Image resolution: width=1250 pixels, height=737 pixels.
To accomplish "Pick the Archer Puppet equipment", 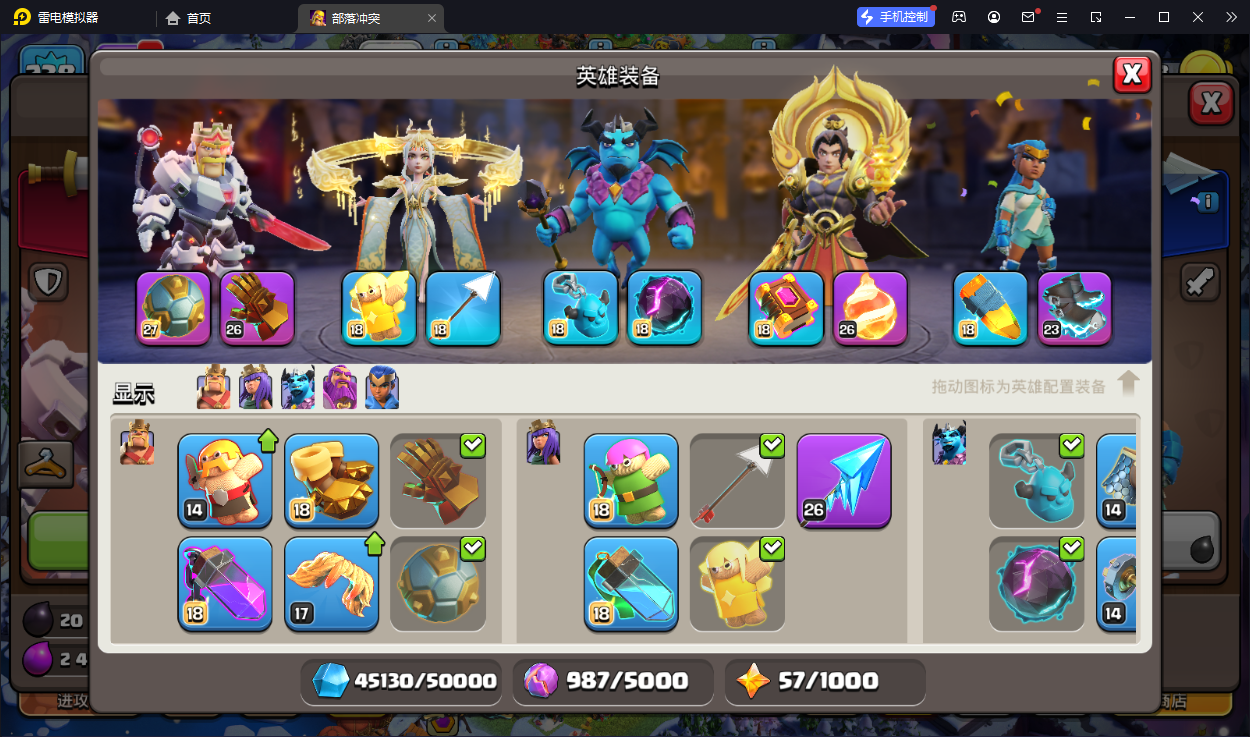I will coord(631,480).
